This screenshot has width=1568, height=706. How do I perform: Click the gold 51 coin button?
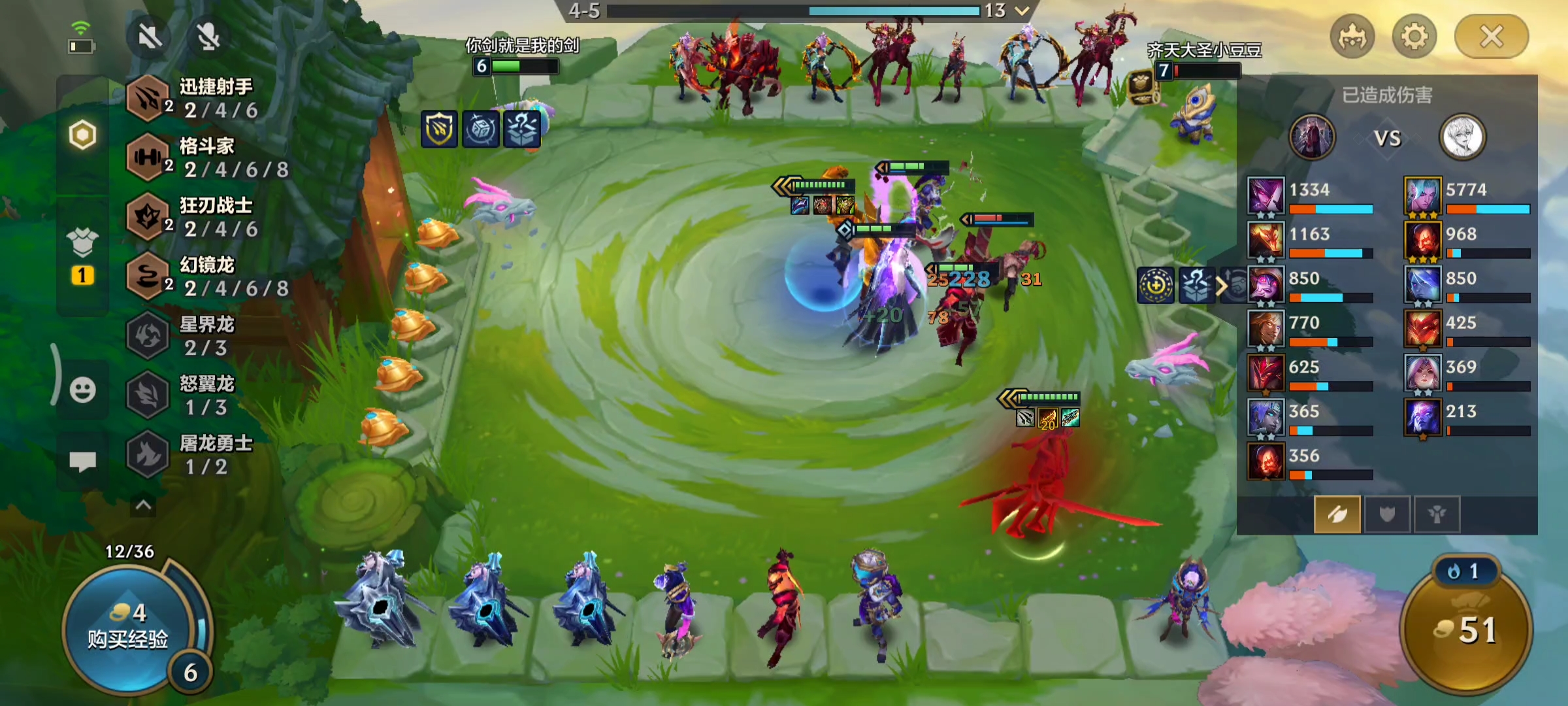coord(1466,630)
